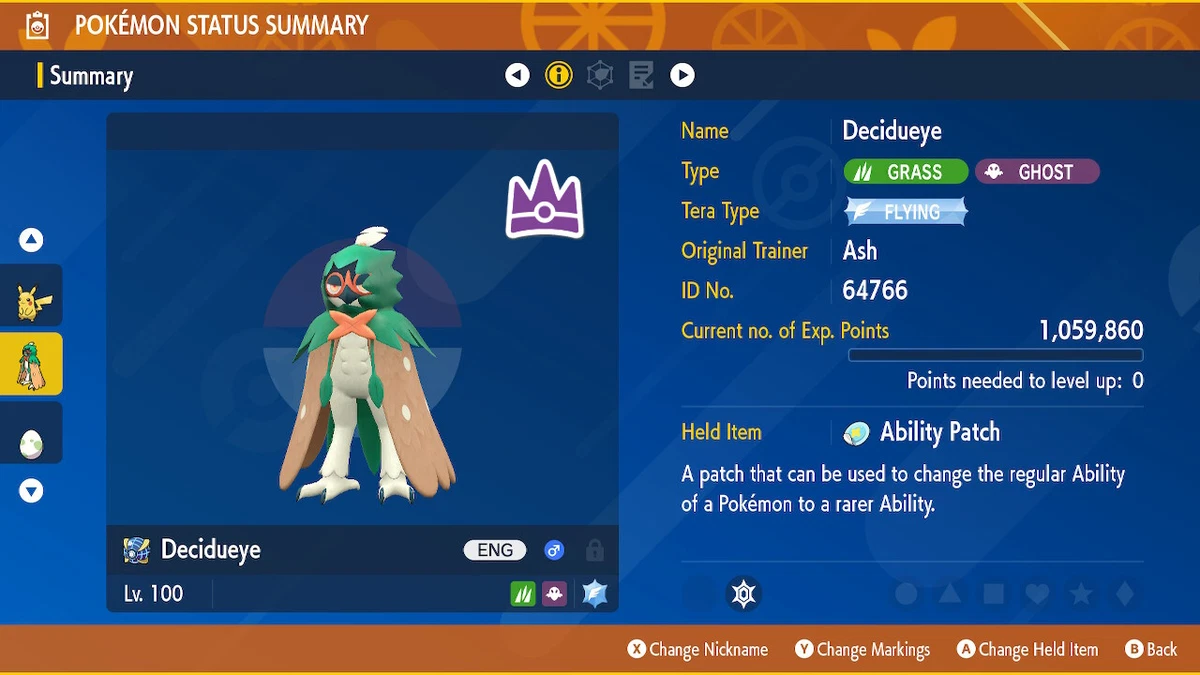This screenshot has width=1200, height=675.
Task: Select Pikachu in the party list
Action: [x=31, y=298]
